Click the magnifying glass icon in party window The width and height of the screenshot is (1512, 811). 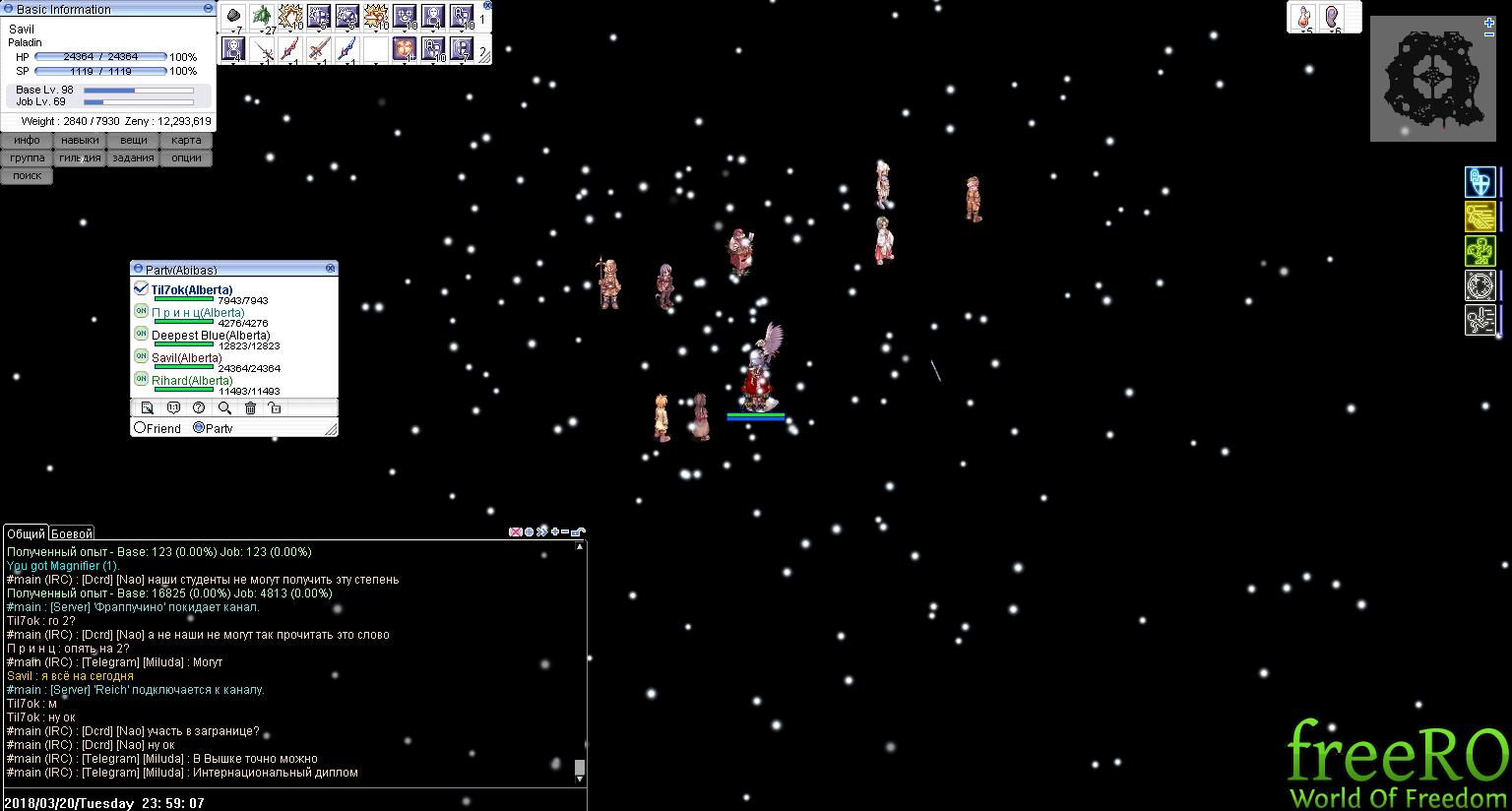(x=224, y=407)
